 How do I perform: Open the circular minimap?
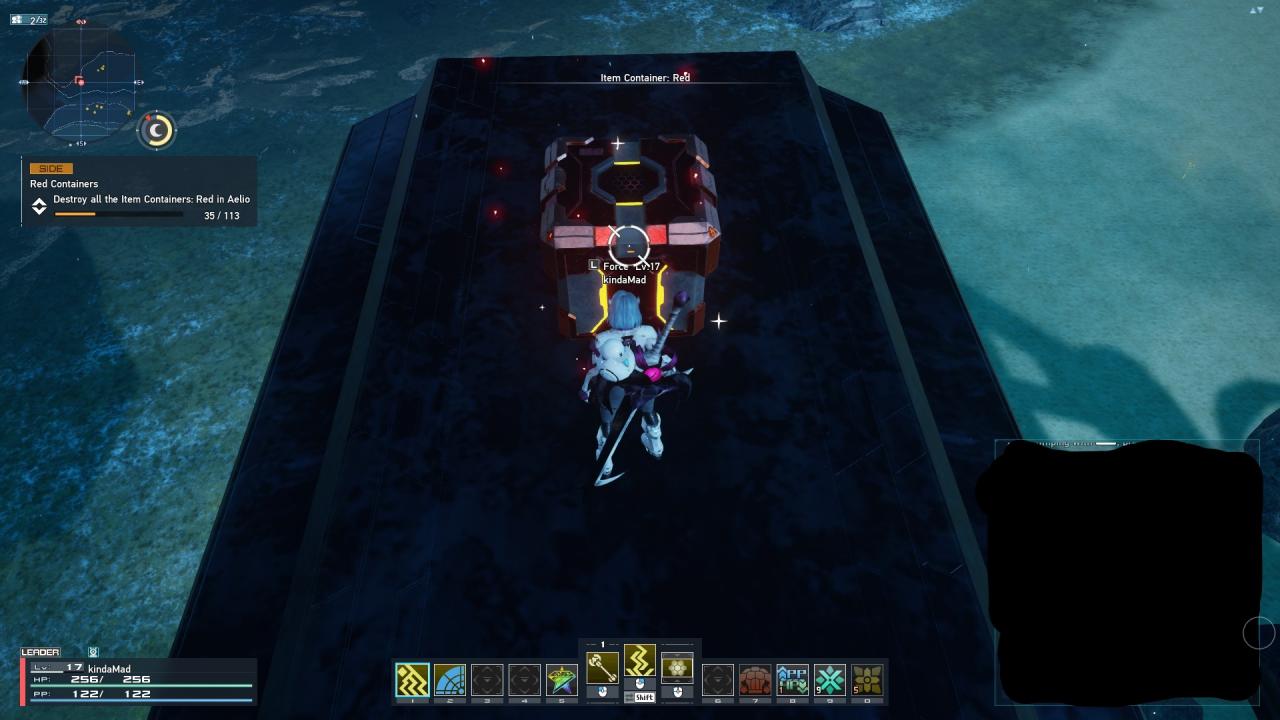pyautogui.click(x=80, y=83)
